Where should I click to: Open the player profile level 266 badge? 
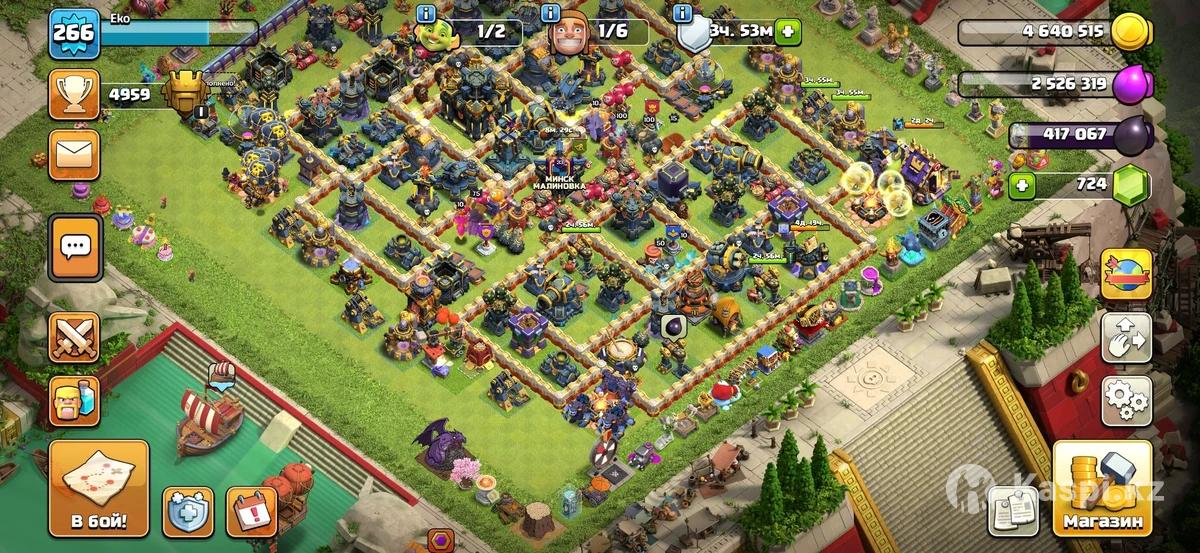(x=74, y=32)
